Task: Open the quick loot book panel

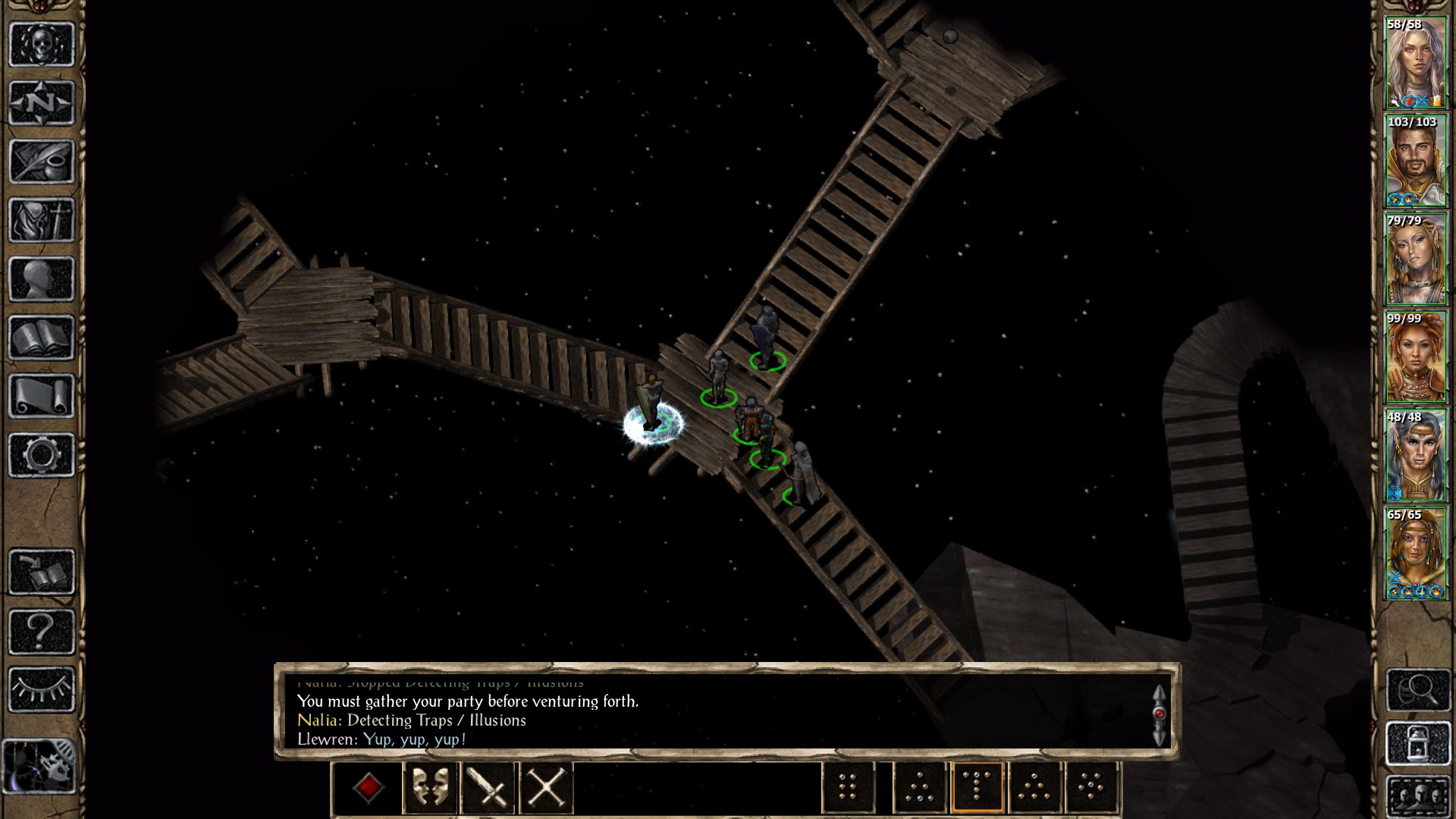Action: pos(42,567)
